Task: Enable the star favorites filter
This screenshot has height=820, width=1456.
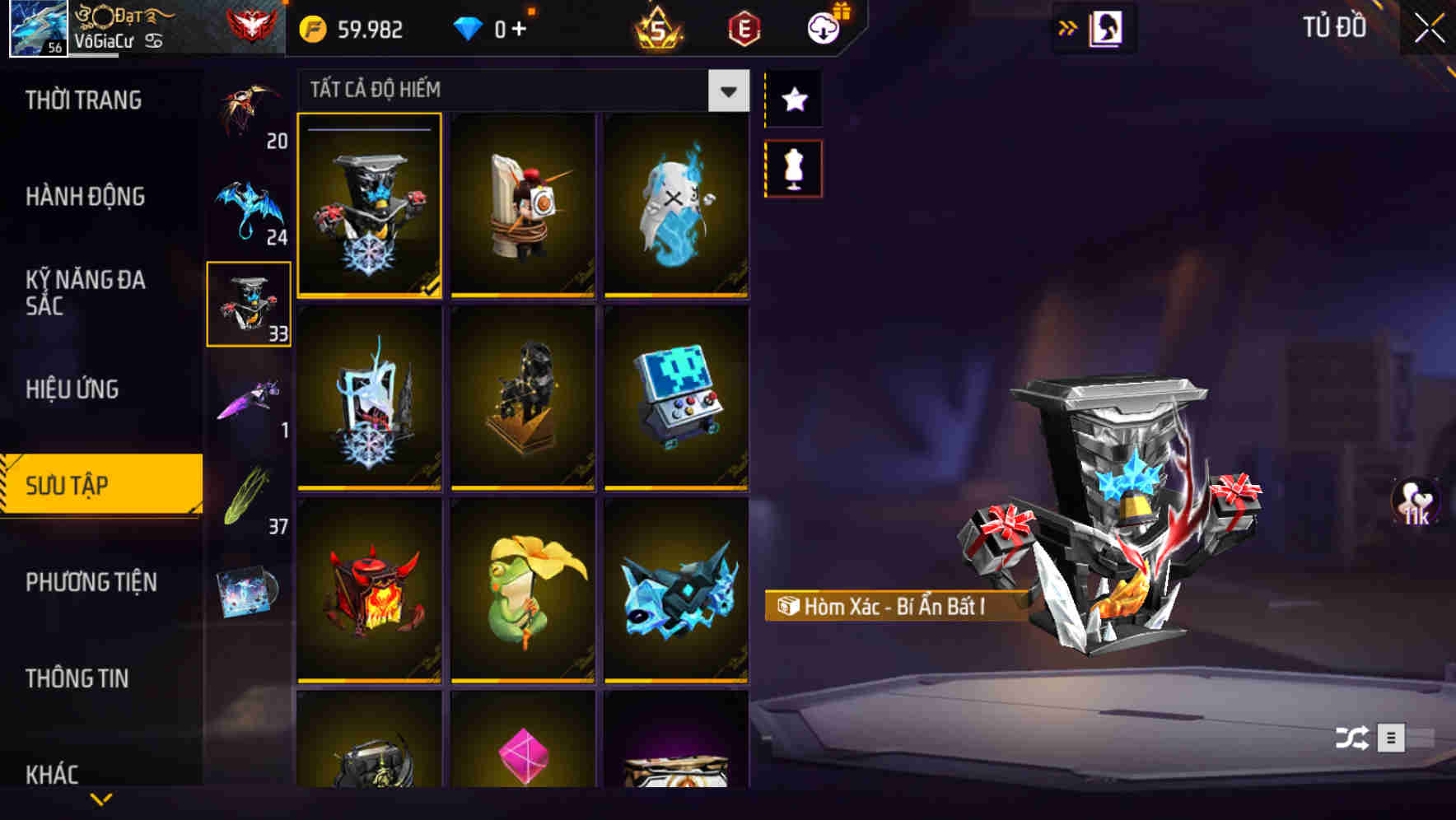Action: coord(793,100)
